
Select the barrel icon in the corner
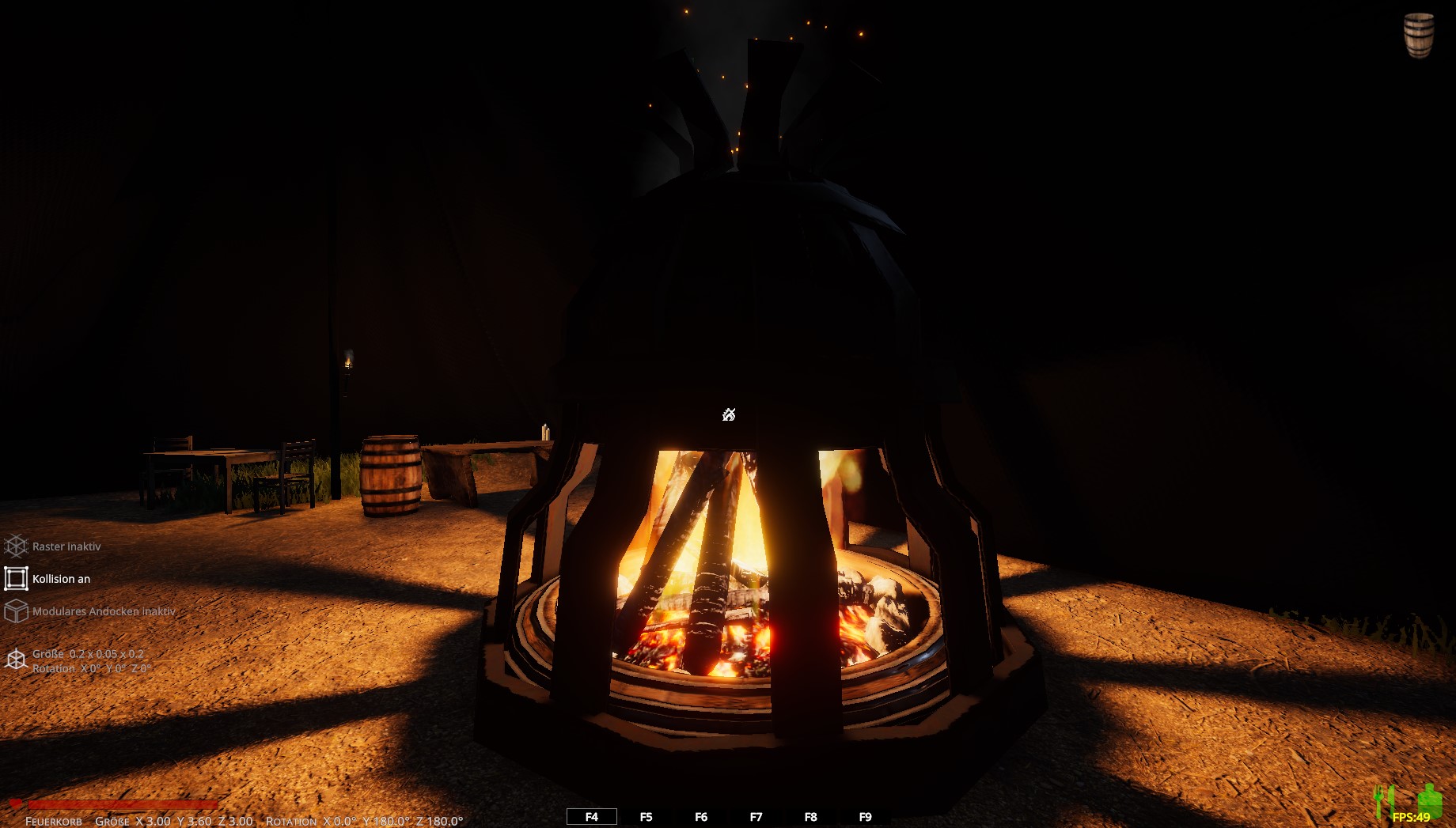tap(1418, 35)
